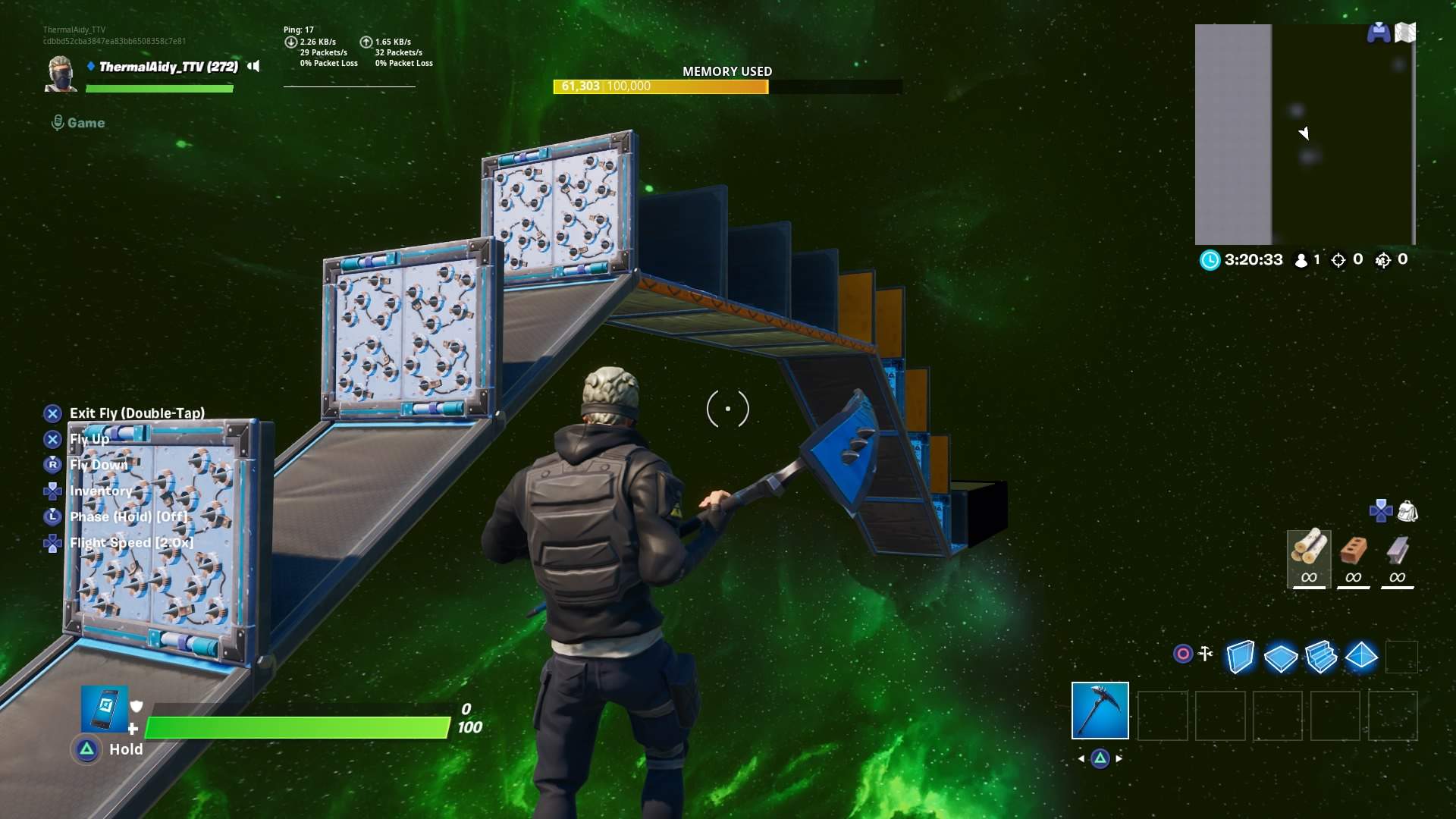Select the floor build piece

coord(1280,657)
